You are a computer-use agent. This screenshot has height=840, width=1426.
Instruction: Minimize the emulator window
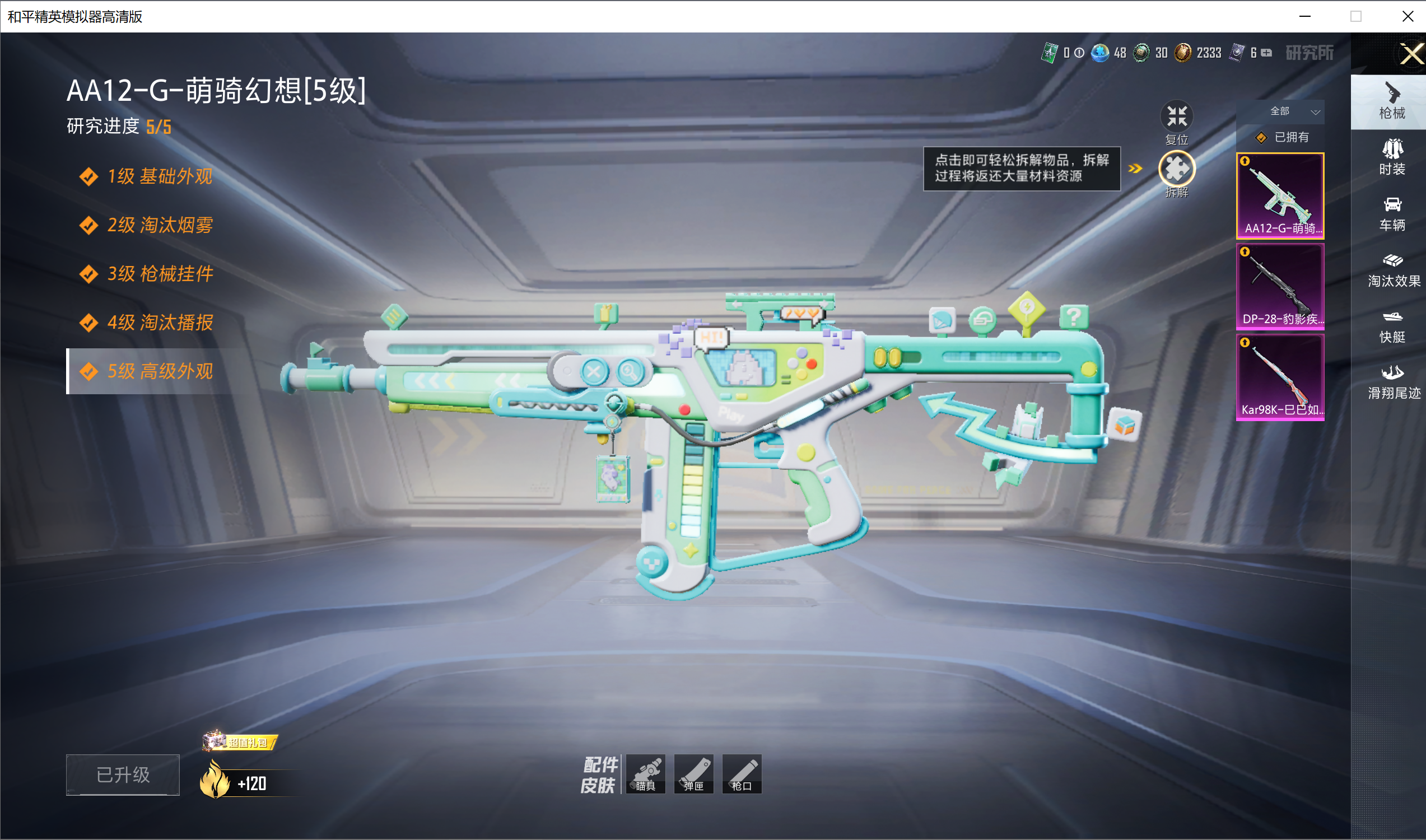coord(1304,16)
